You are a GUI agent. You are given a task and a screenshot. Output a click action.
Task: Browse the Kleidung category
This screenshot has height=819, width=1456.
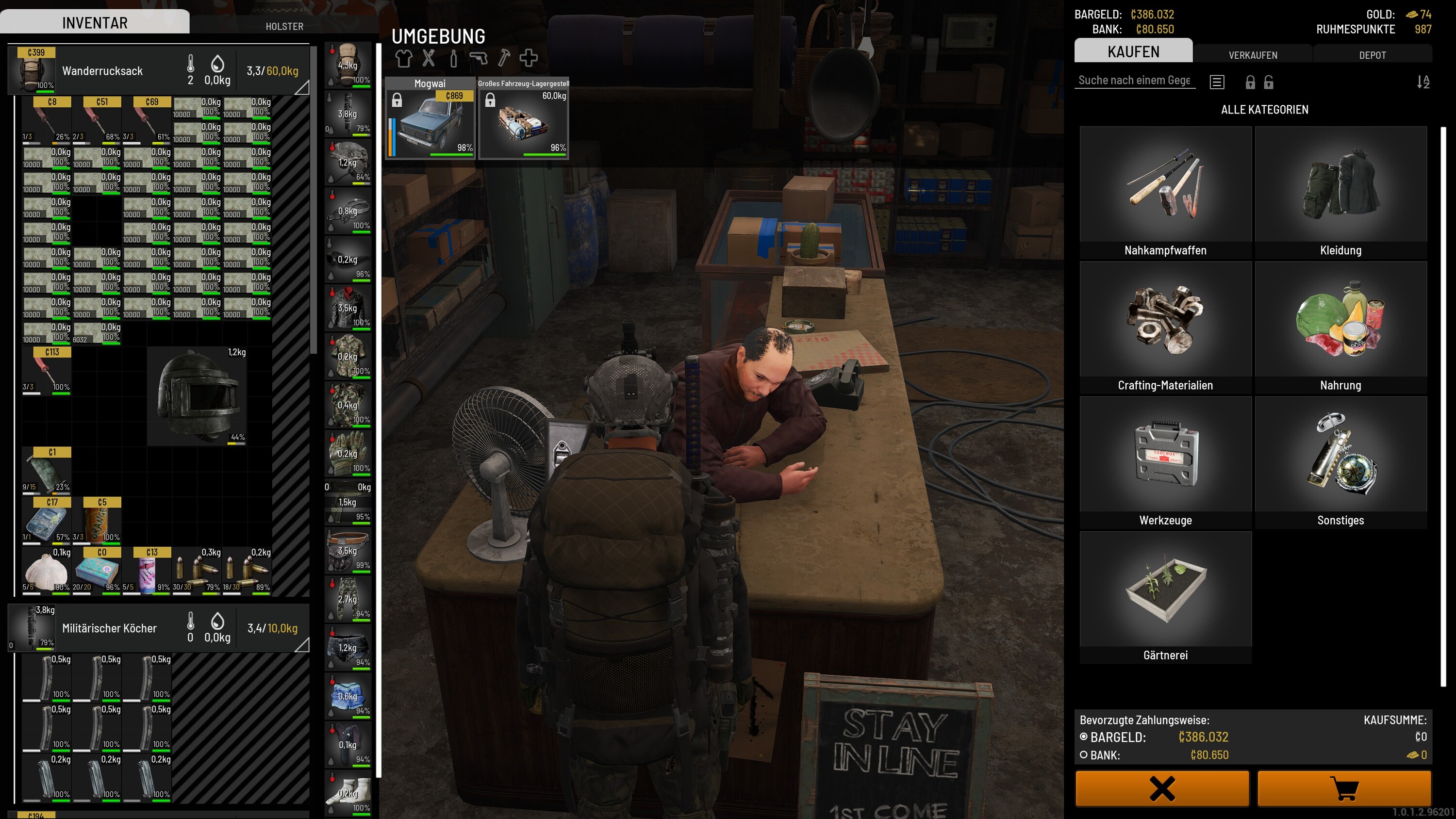click(x=1340, y=192)
